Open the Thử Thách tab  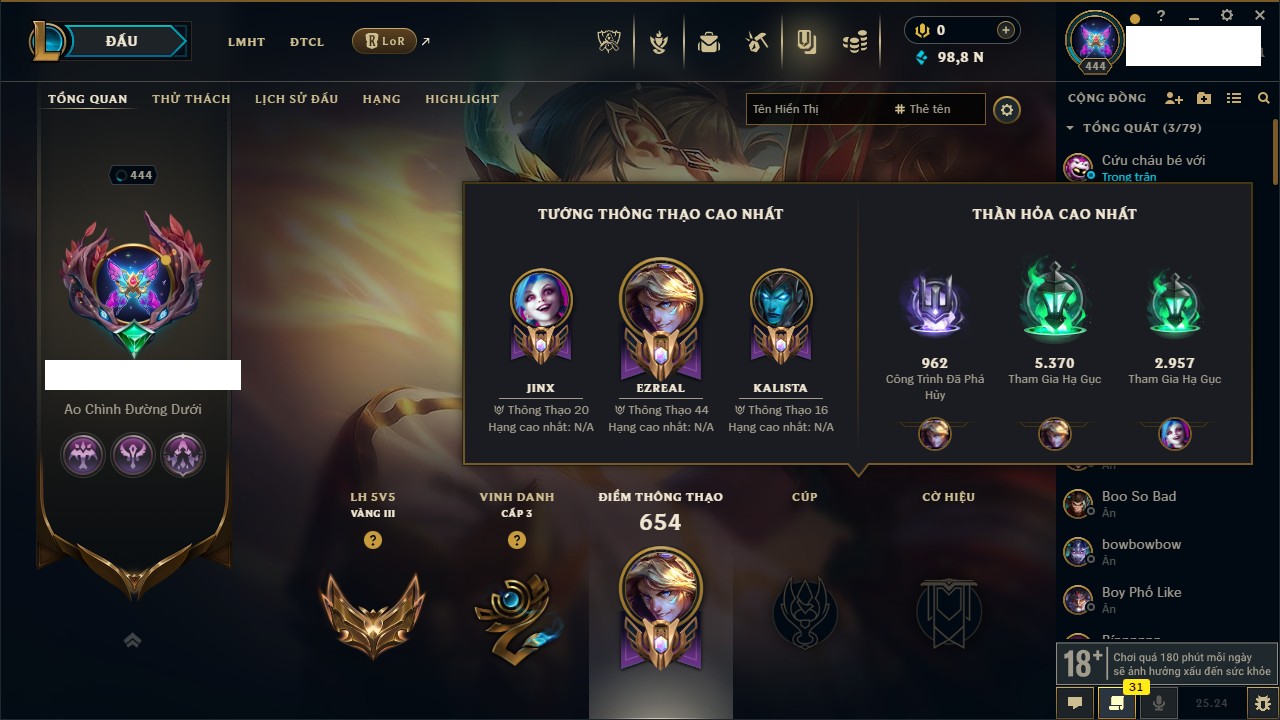(x=191, y=99)
